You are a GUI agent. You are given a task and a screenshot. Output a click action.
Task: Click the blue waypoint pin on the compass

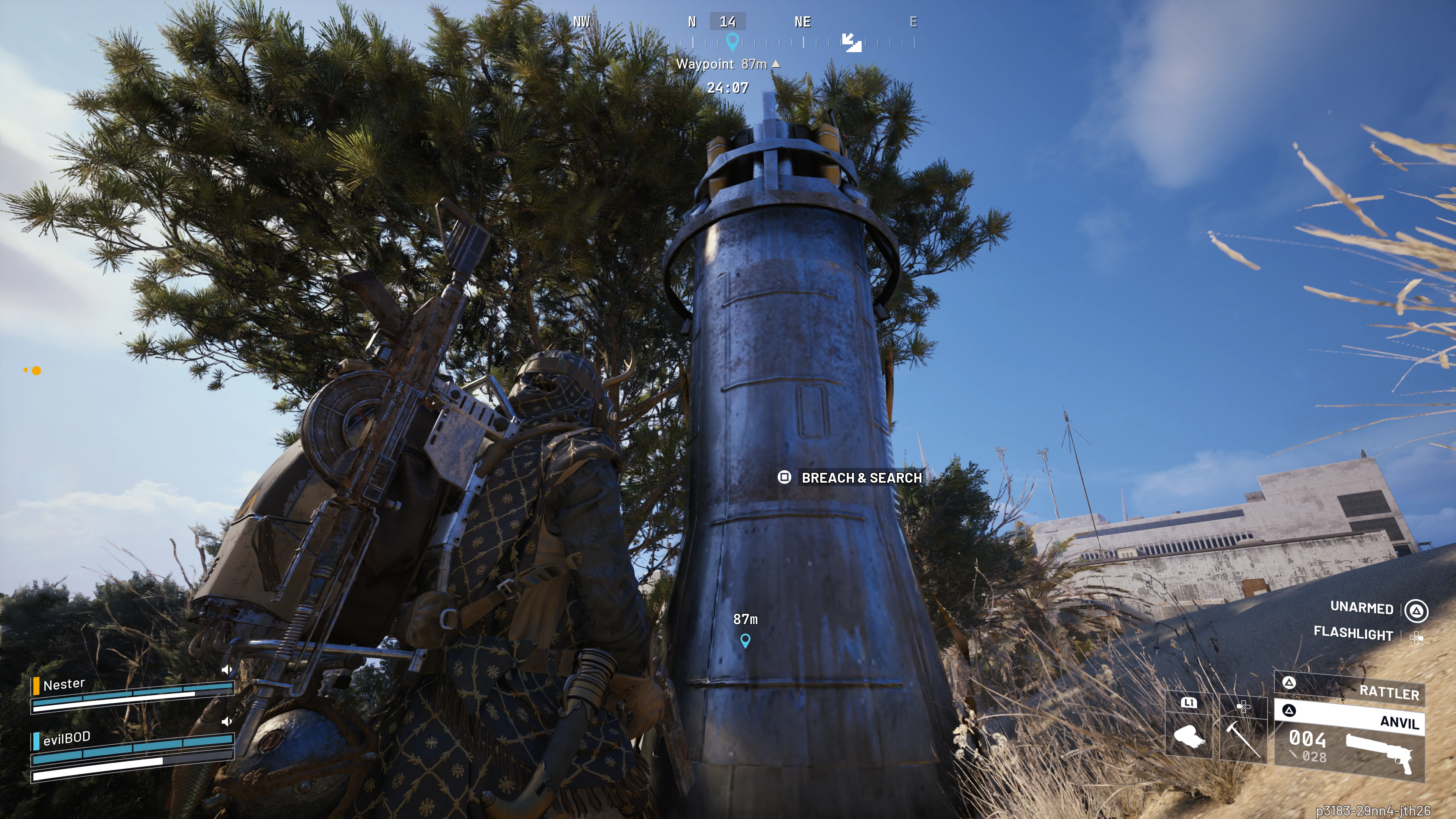(732, 41)
